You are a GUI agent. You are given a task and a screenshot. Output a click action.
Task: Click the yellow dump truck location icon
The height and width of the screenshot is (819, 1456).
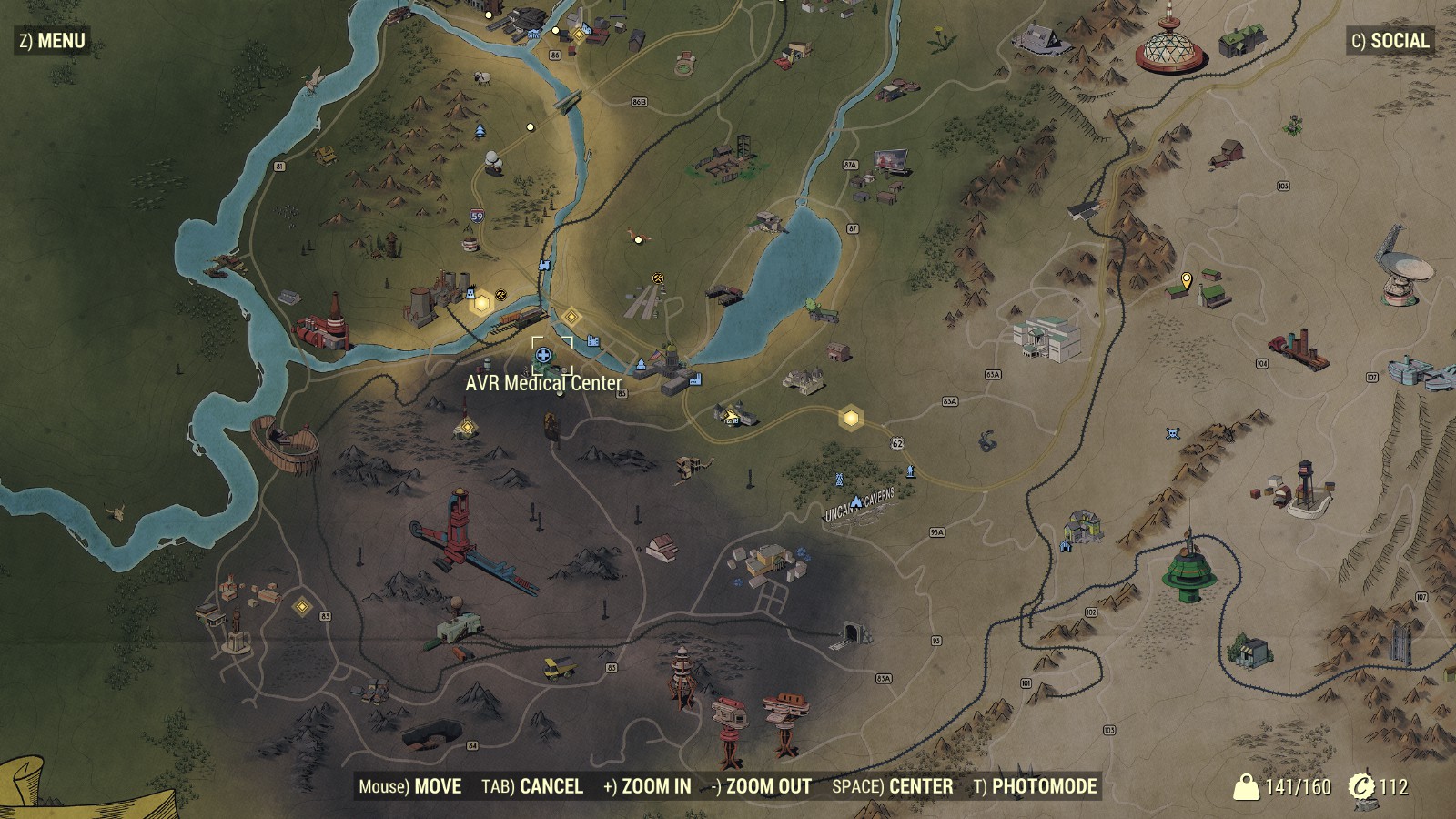point(559,669)
